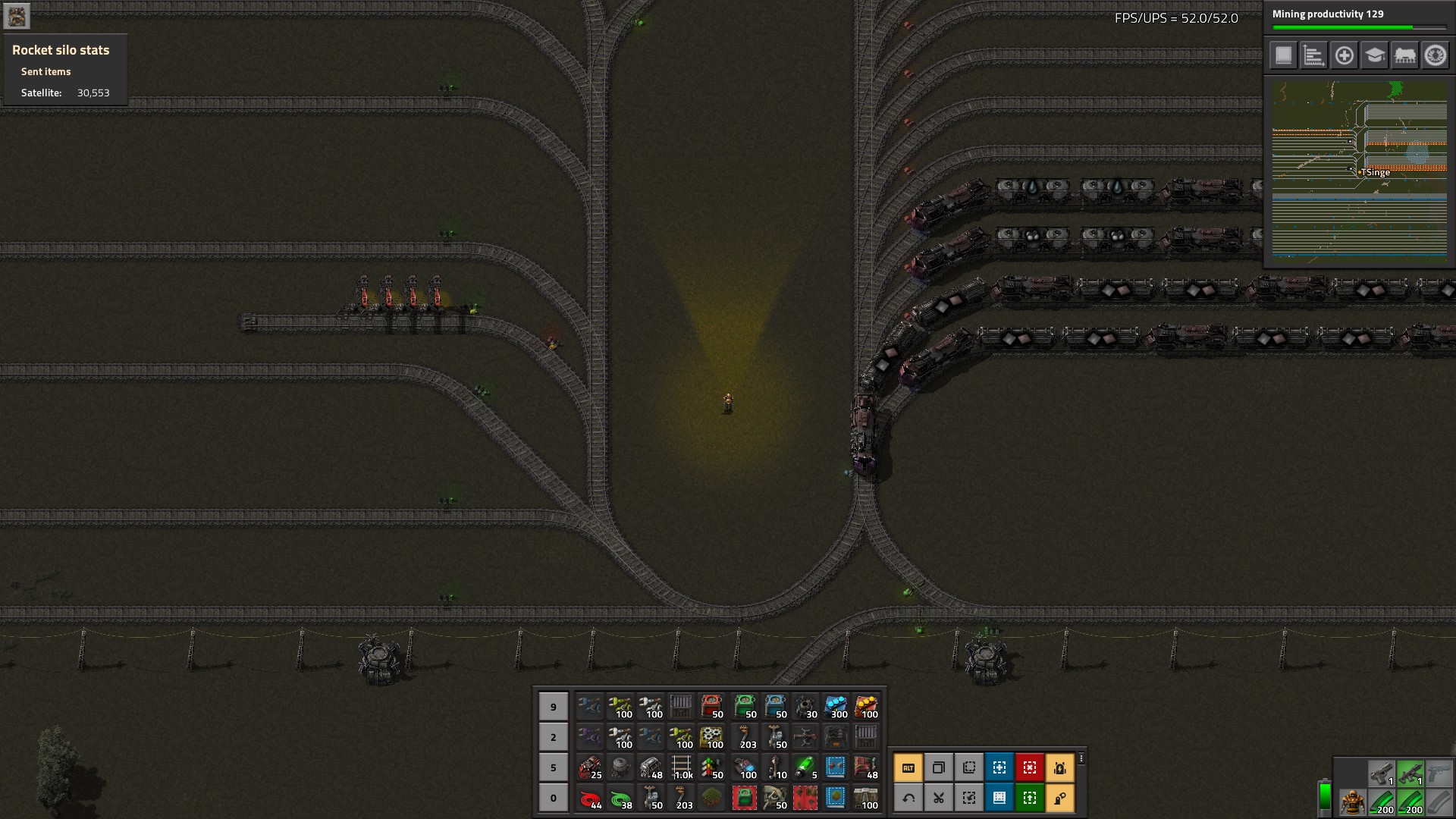Toggle the ALT mode shortcut button
This screenshot has width=1456, height=819.
pyautogui.click(x=908, y=767)
